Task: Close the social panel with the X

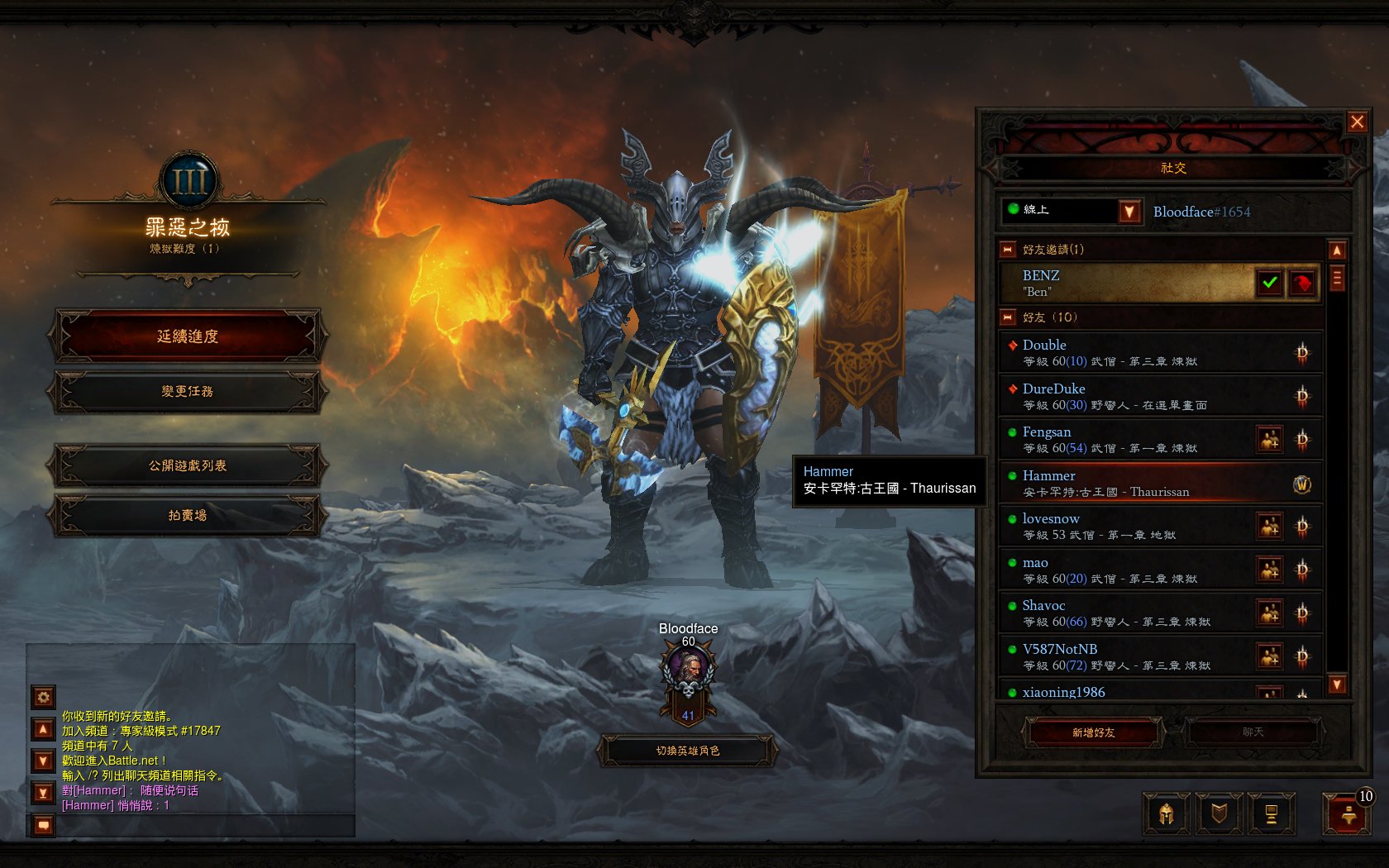Action: (1357, 122)
